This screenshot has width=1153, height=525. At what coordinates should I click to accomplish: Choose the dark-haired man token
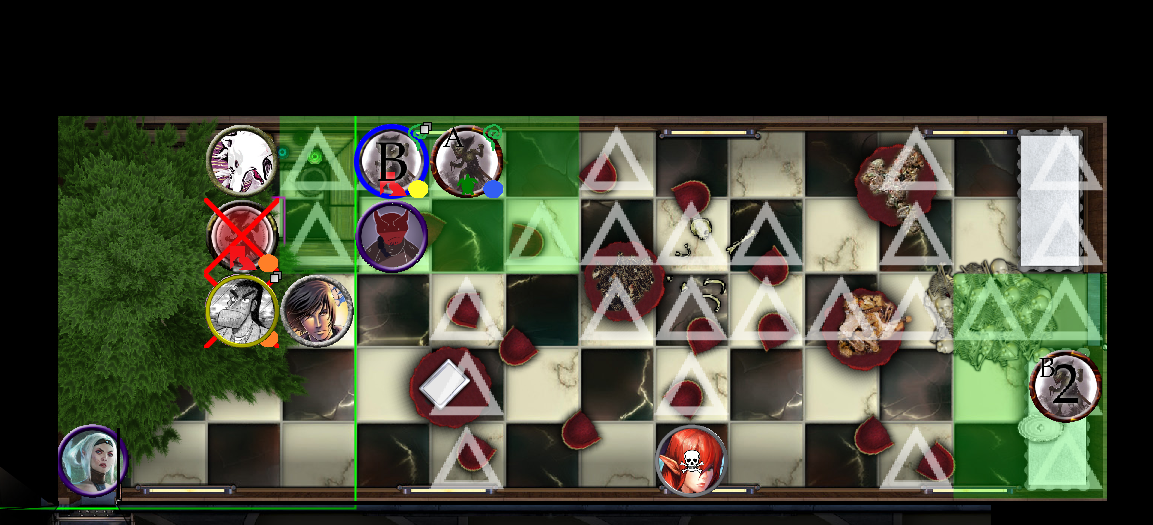point(317,312)
